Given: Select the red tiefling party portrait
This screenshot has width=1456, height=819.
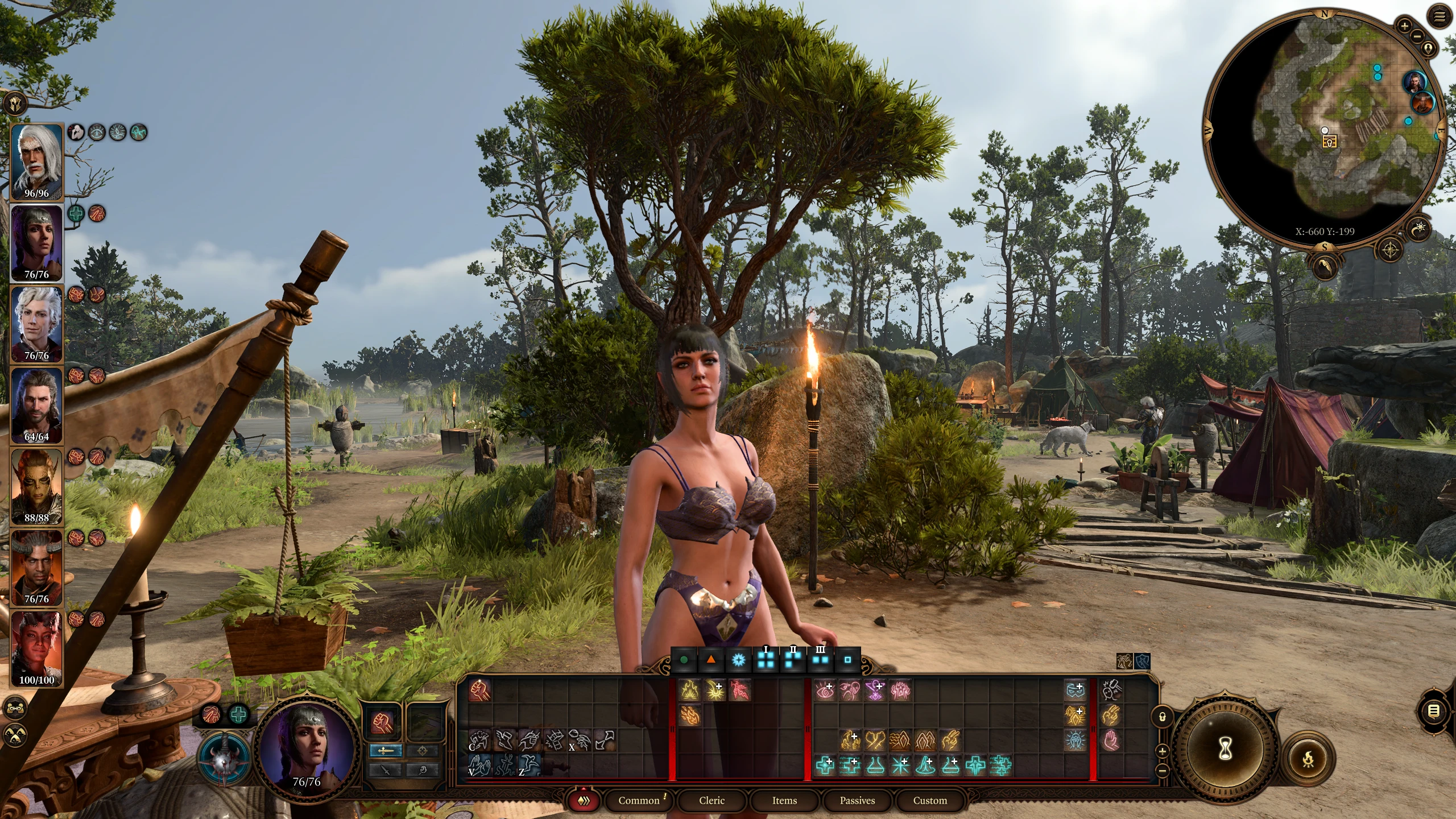Looking at the screenshot, I should [x=37, y=648].
